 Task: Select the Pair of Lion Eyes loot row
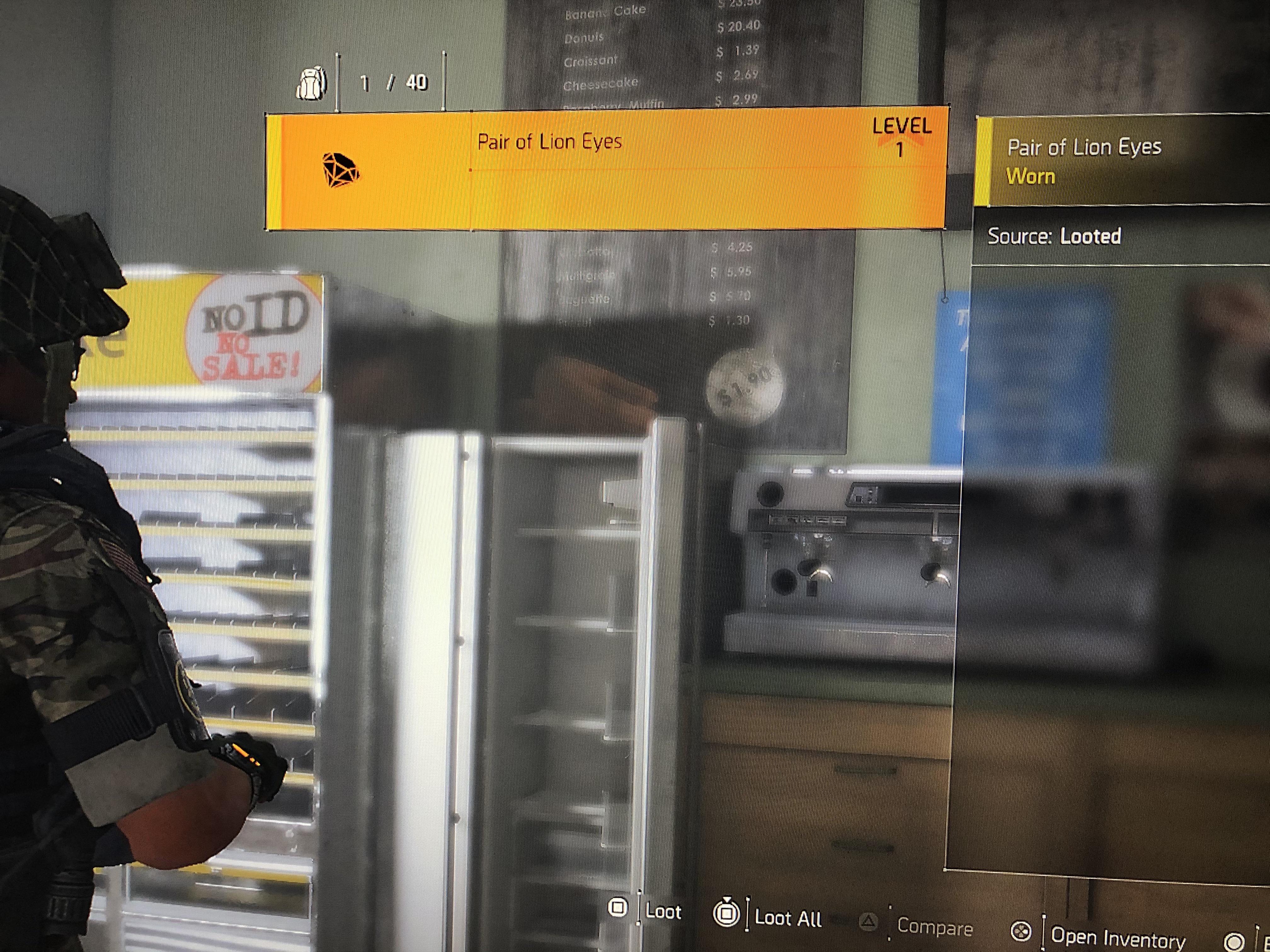pyautogui.click(x=609, y=169)
